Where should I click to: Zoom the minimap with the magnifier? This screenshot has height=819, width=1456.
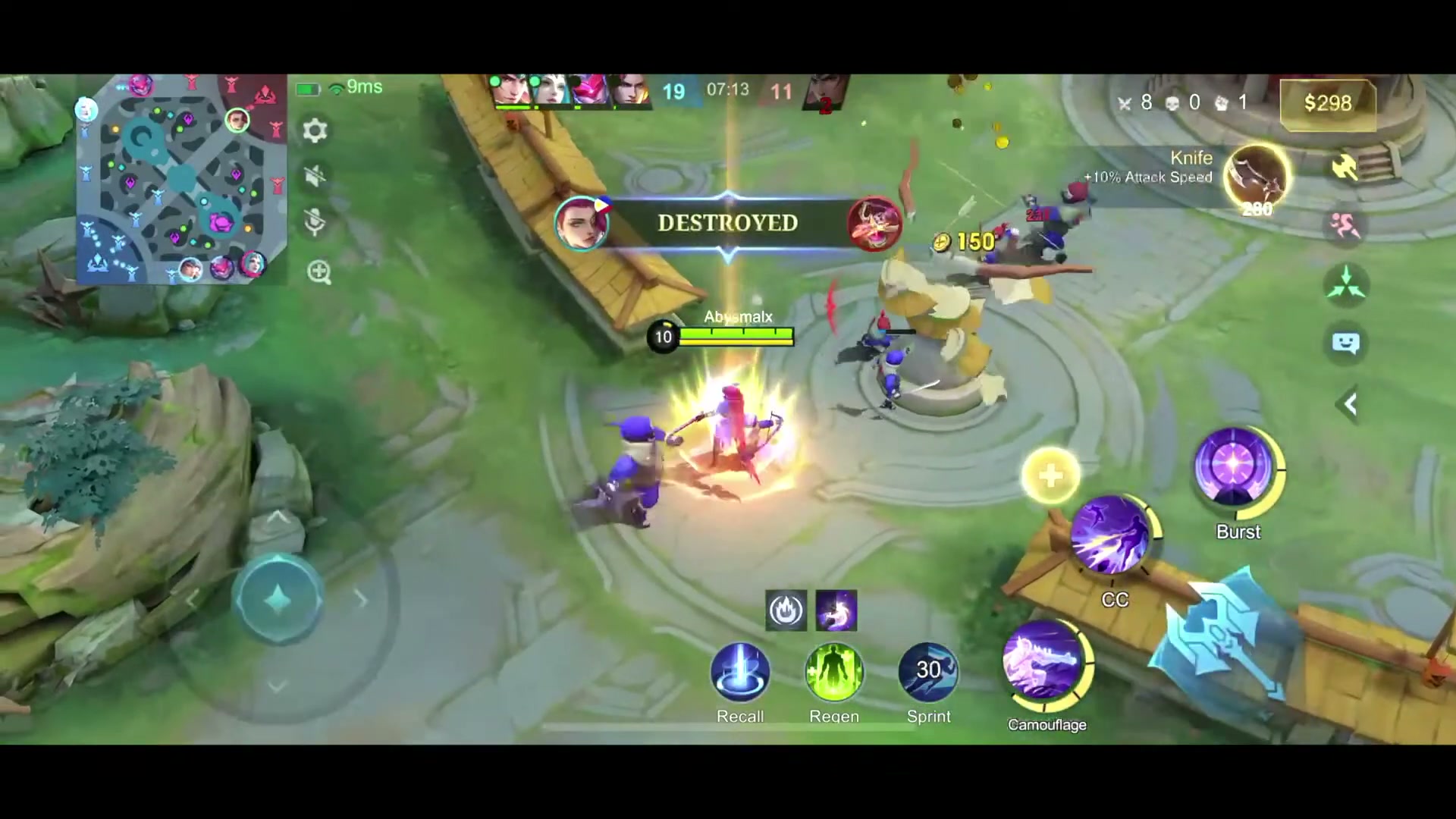[318, 273]
